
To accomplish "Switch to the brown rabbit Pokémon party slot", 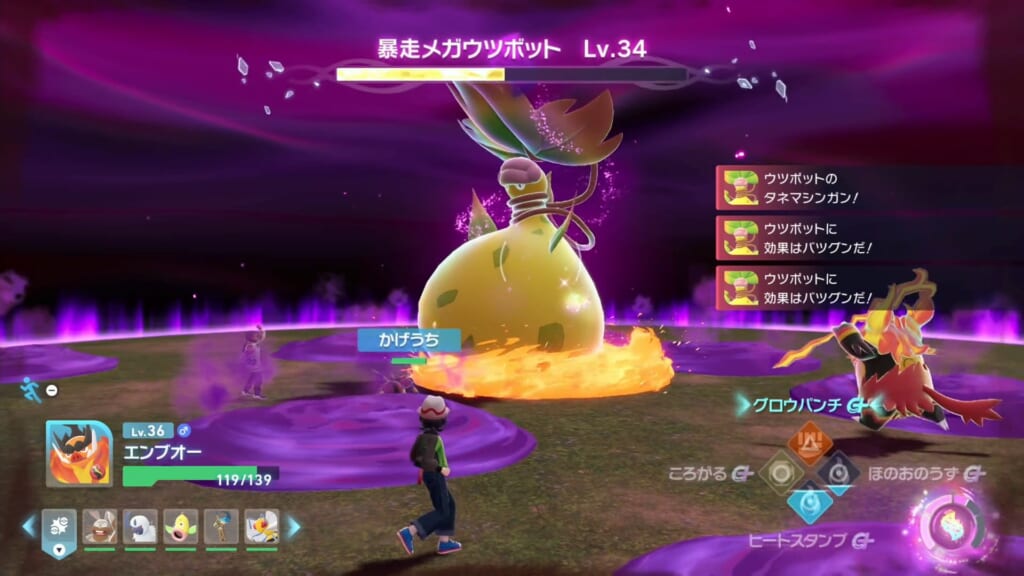I will pos(99,526).
